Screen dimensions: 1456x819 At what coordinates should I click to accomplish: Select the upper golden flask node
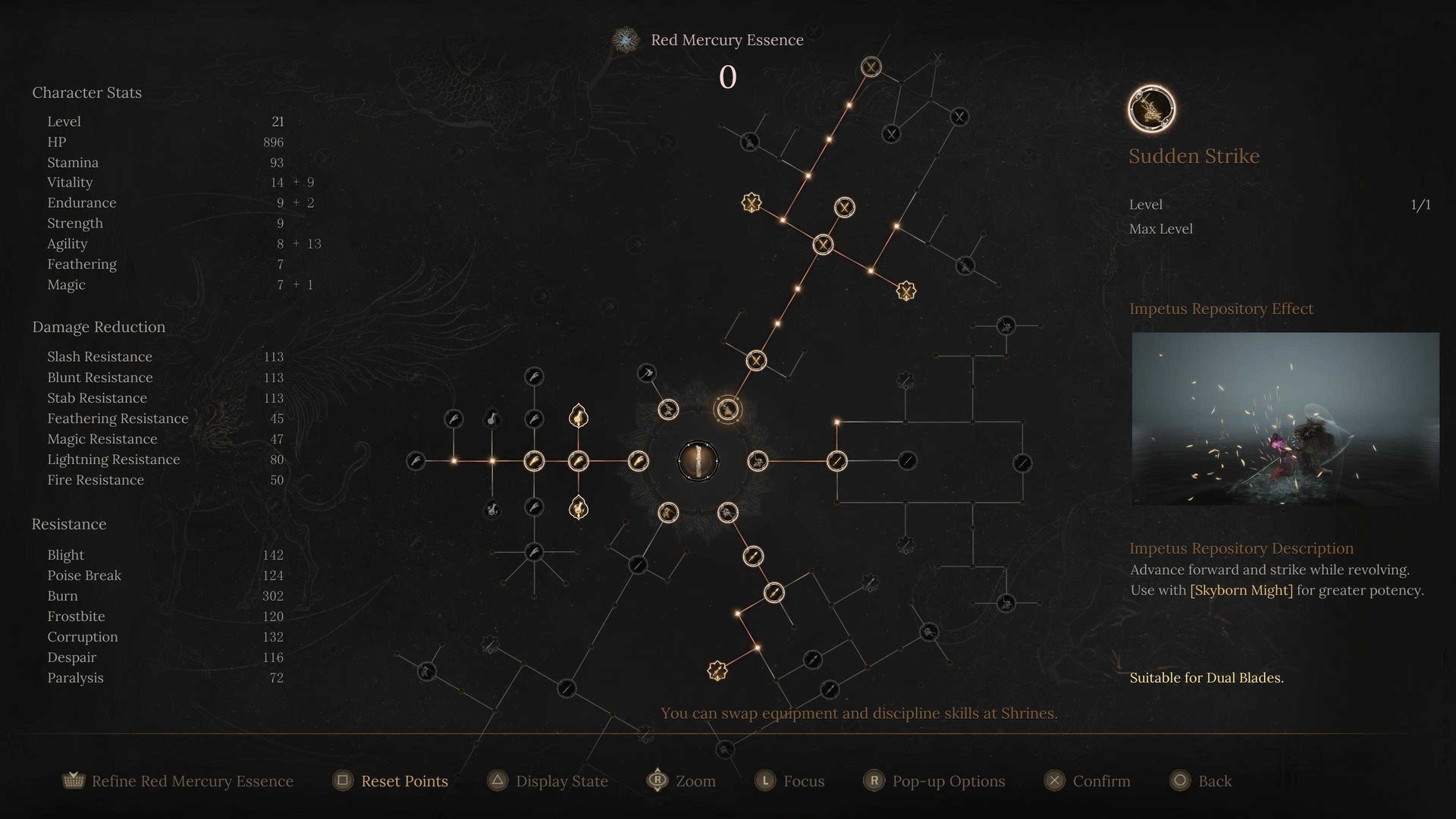pos(579,416)
